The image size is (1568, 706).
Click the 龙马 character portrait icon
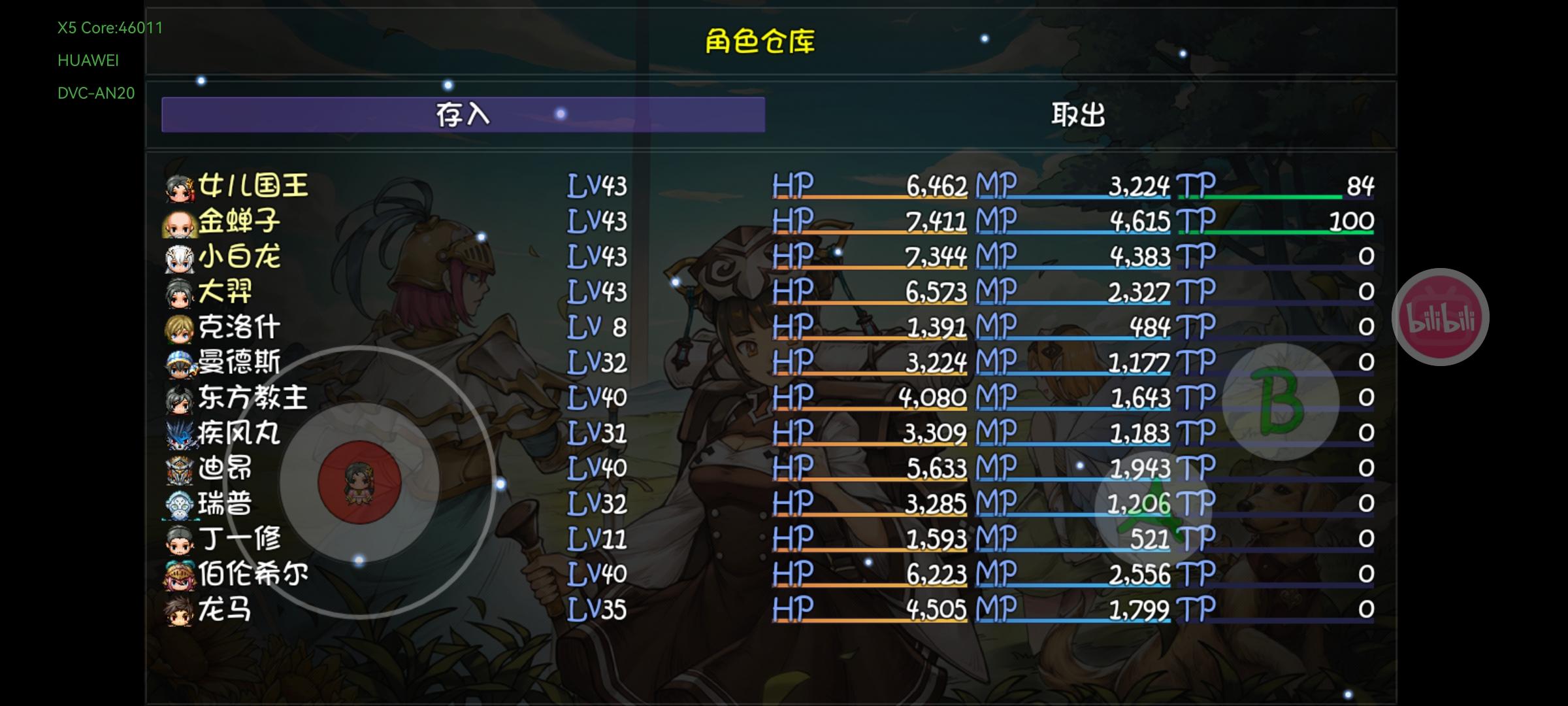click(181, 609)
